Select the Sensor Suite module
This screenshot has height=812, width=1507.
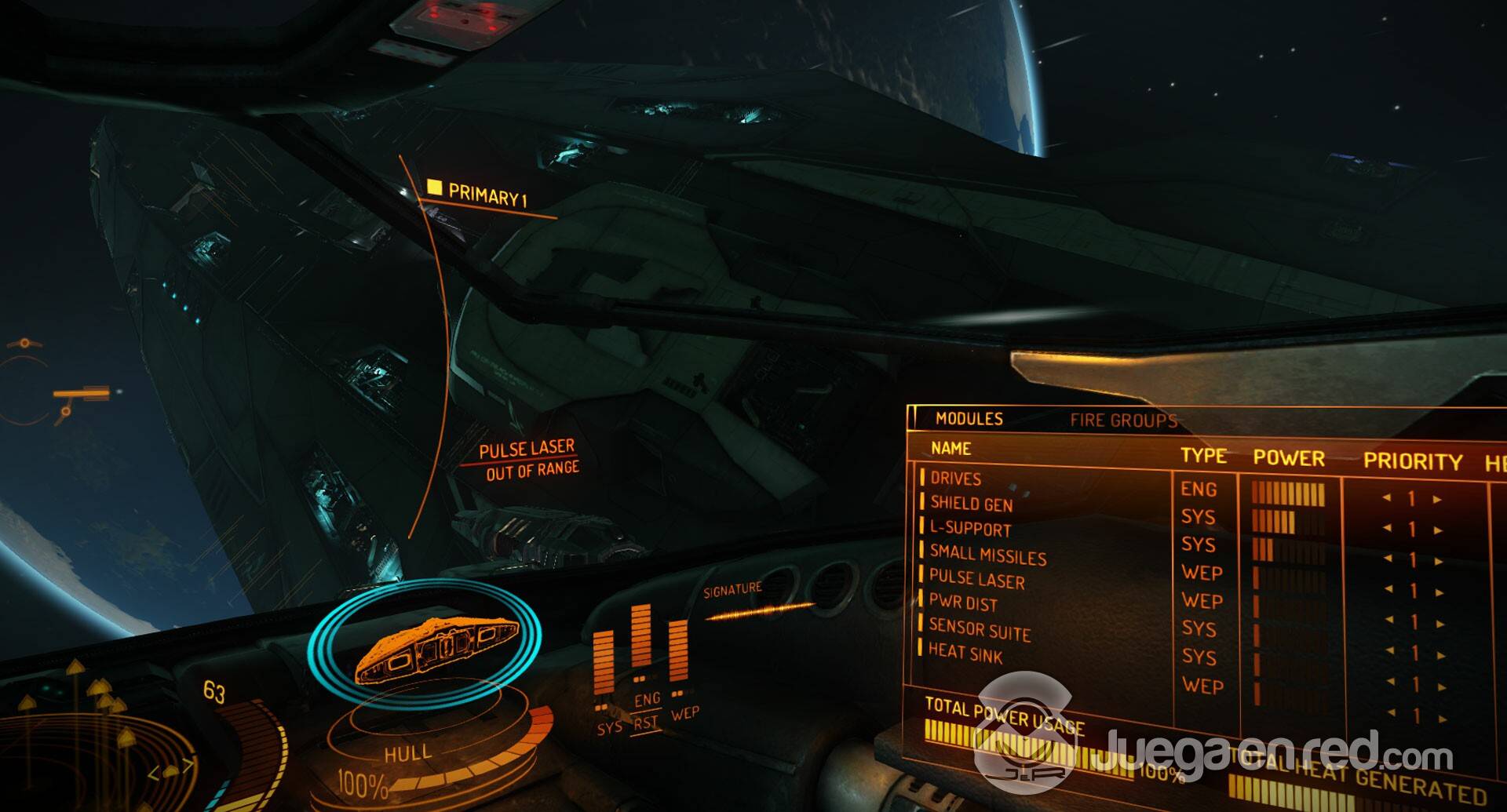click(x=979, y=629)
